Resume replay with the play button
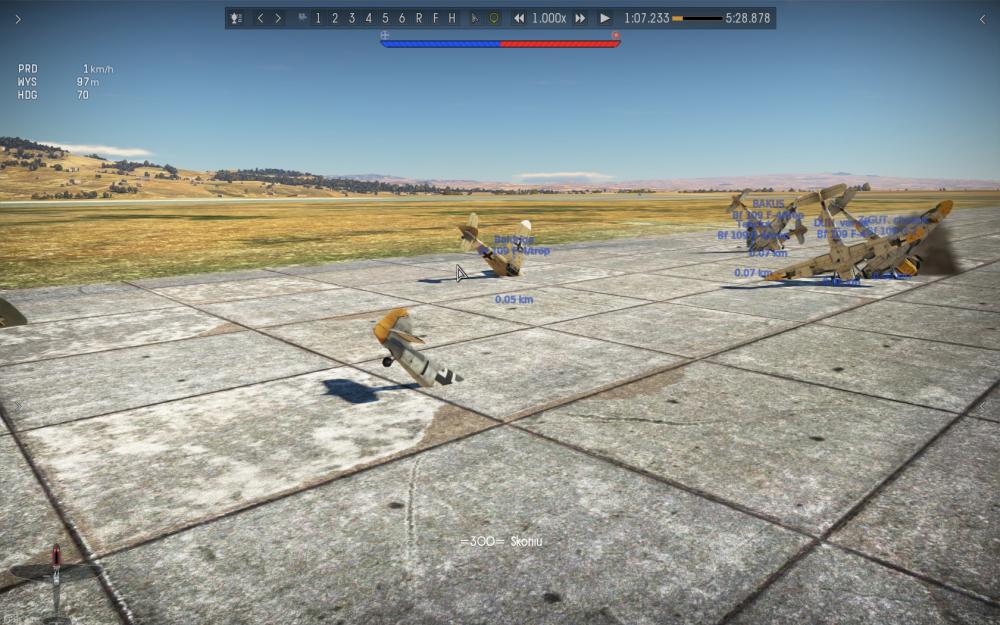The image size is (1000, 625). (x=605, y=18)
